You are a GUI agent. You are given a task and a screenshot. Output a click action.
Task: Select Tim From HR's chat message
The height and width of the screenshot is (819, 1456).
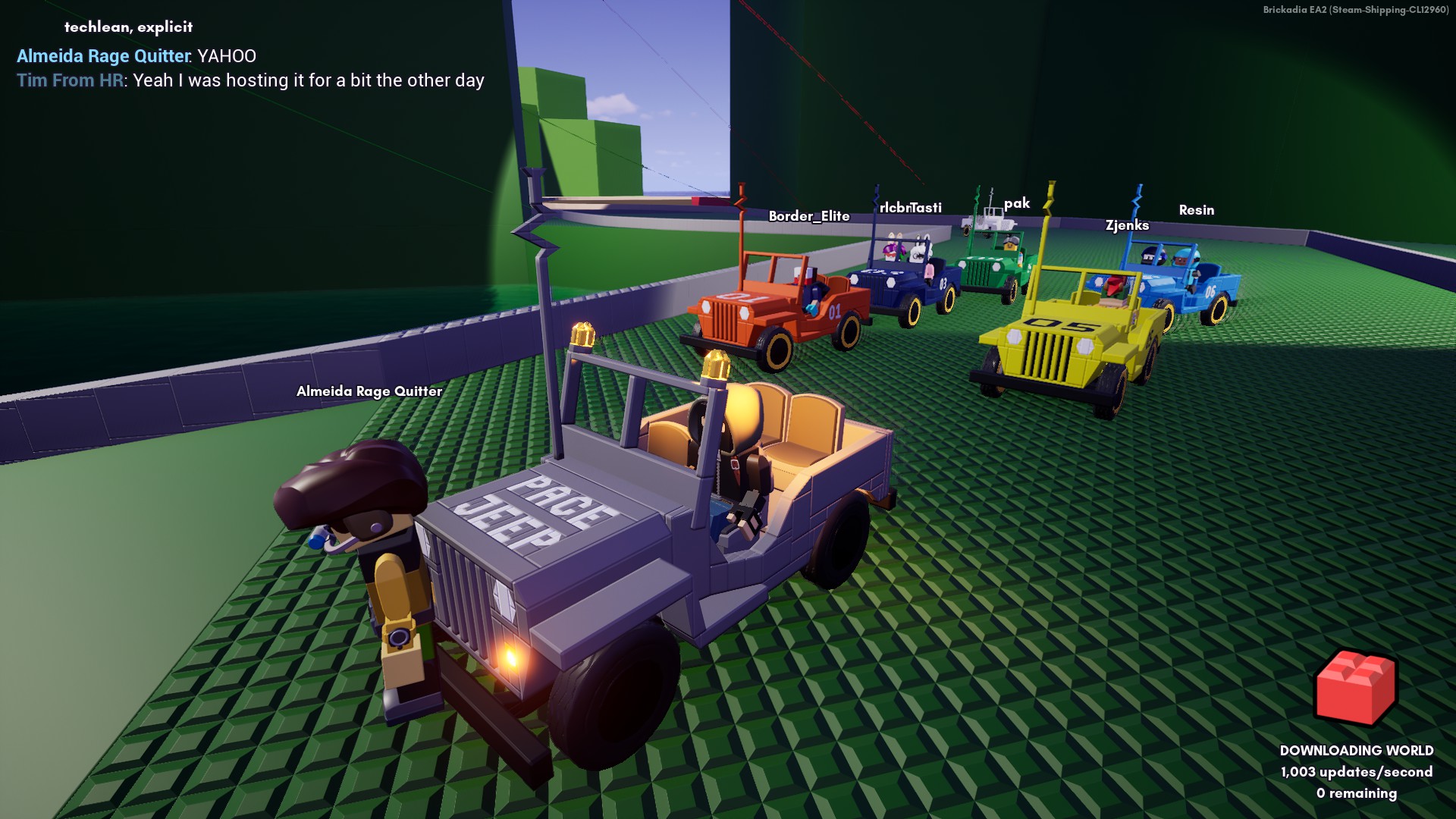pyautogui.click(x=308, y=80)
